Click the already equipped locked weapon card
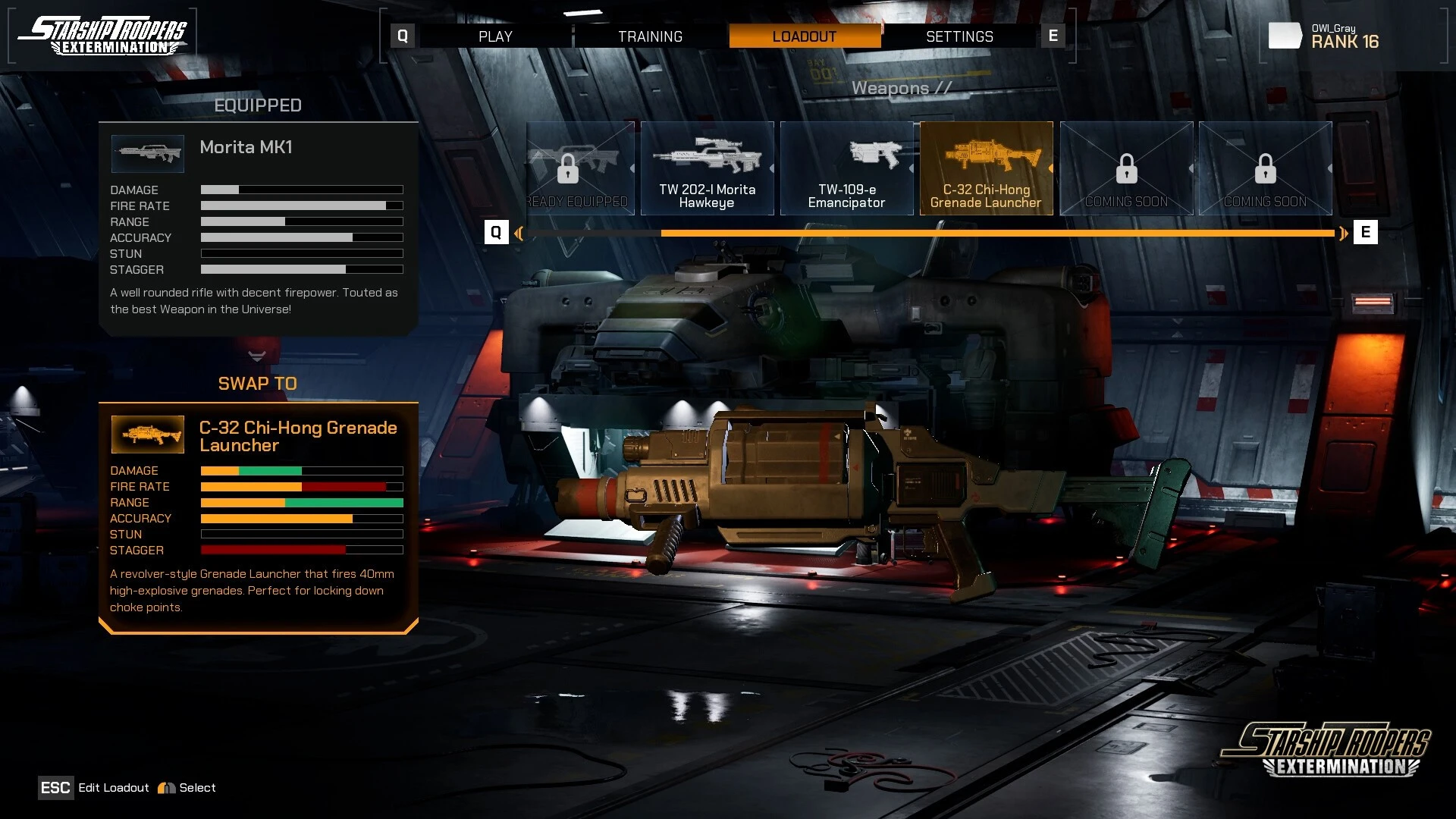1456x819 pixels. point(580,168)
